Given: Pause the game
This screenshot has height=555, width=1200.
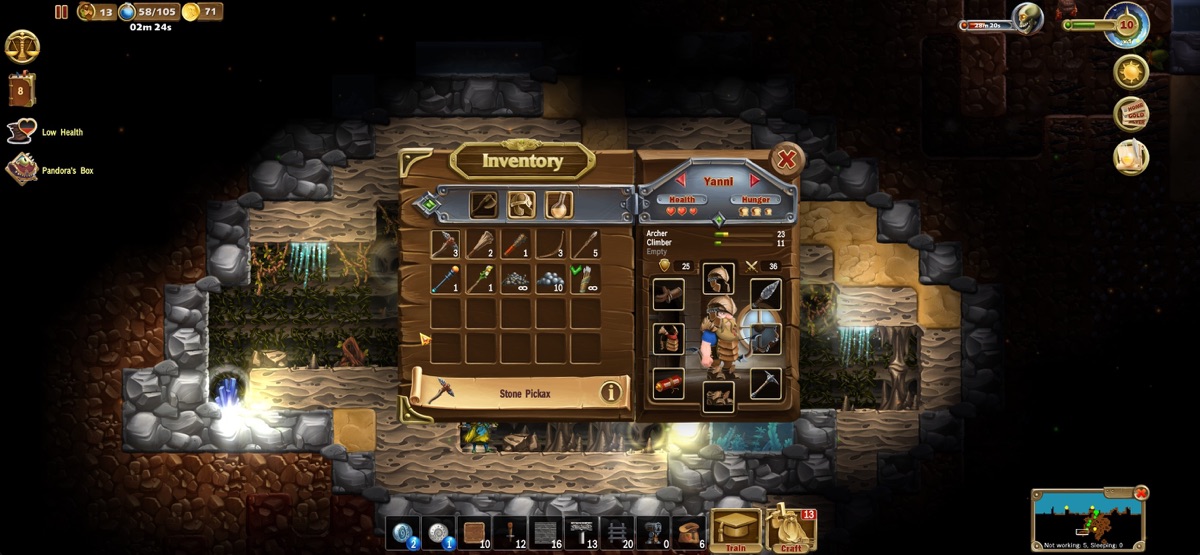Looking at the screenshot, I should click(62, 12).
